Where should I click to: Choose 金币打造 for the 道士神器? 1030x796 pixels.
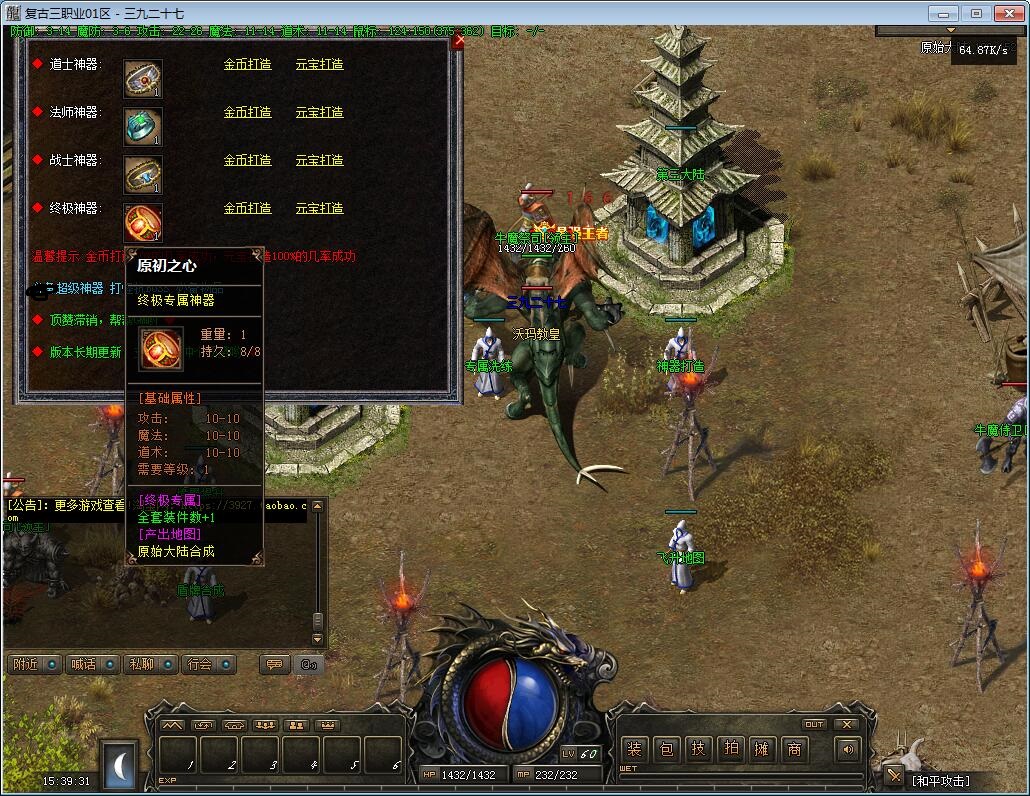247,64
